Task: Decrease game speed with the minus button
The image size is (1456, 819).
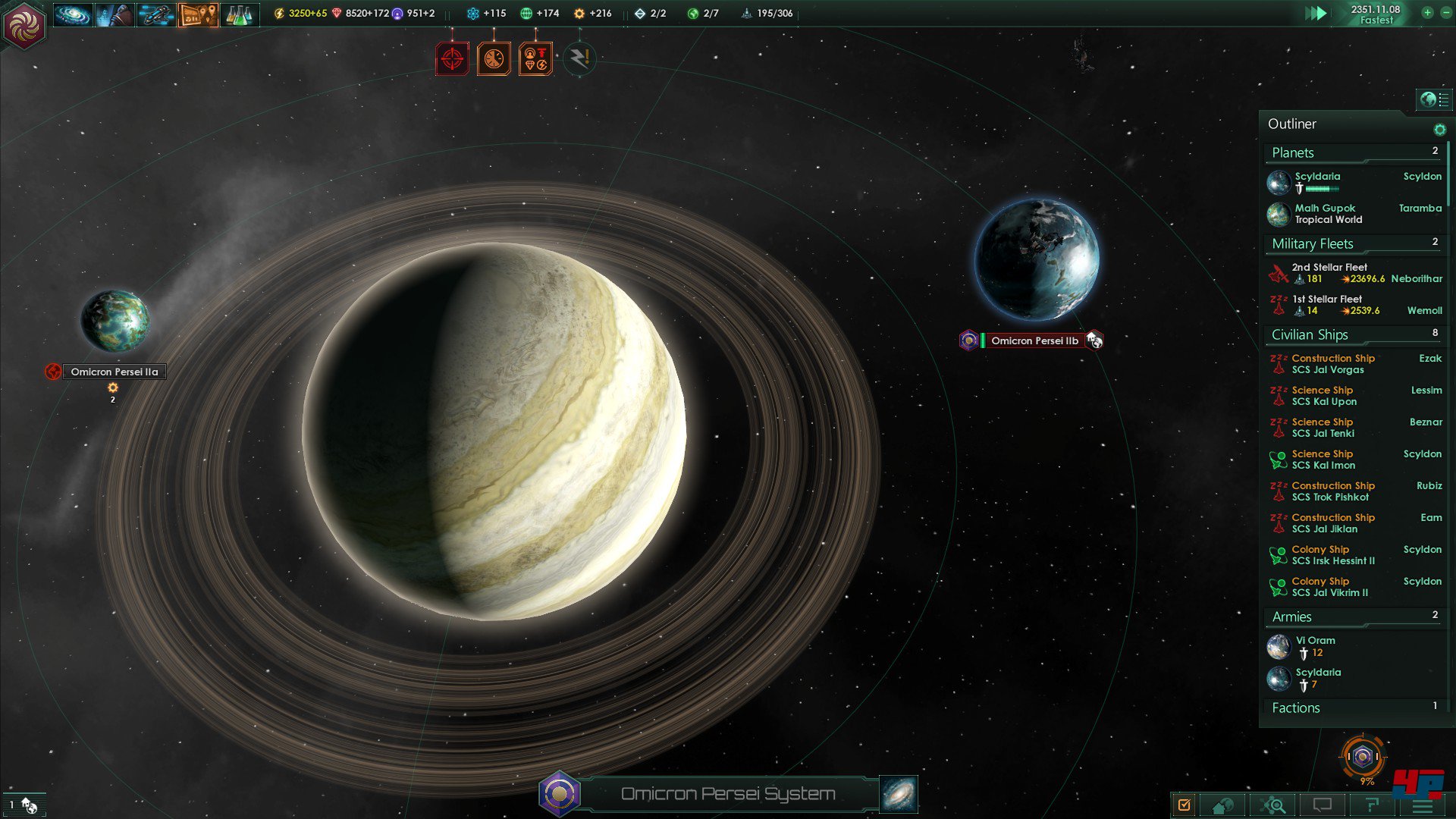Action: (1445, 13)
